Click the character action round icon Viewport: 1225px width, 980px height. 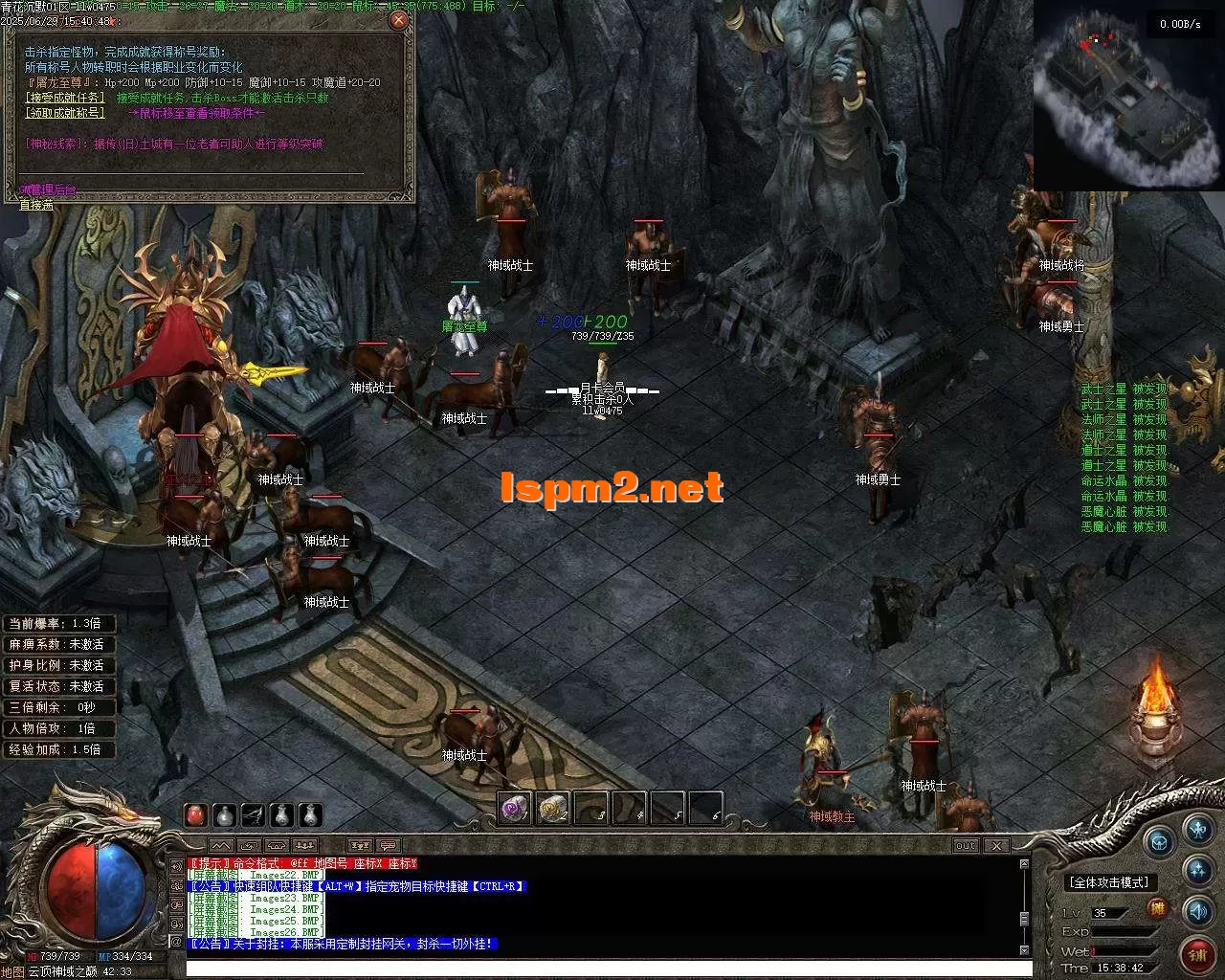pos(1198,830)
